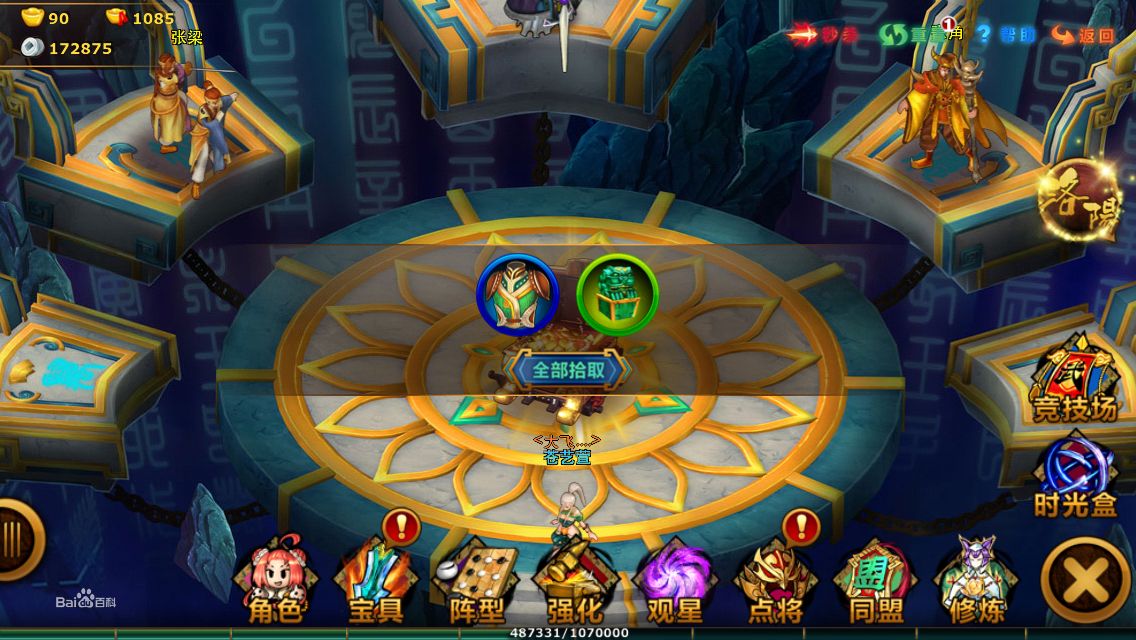Open the 强化 enhancement menu
Screen dimensions: 1136x640
pyautogui.click(x=575, y=582)
